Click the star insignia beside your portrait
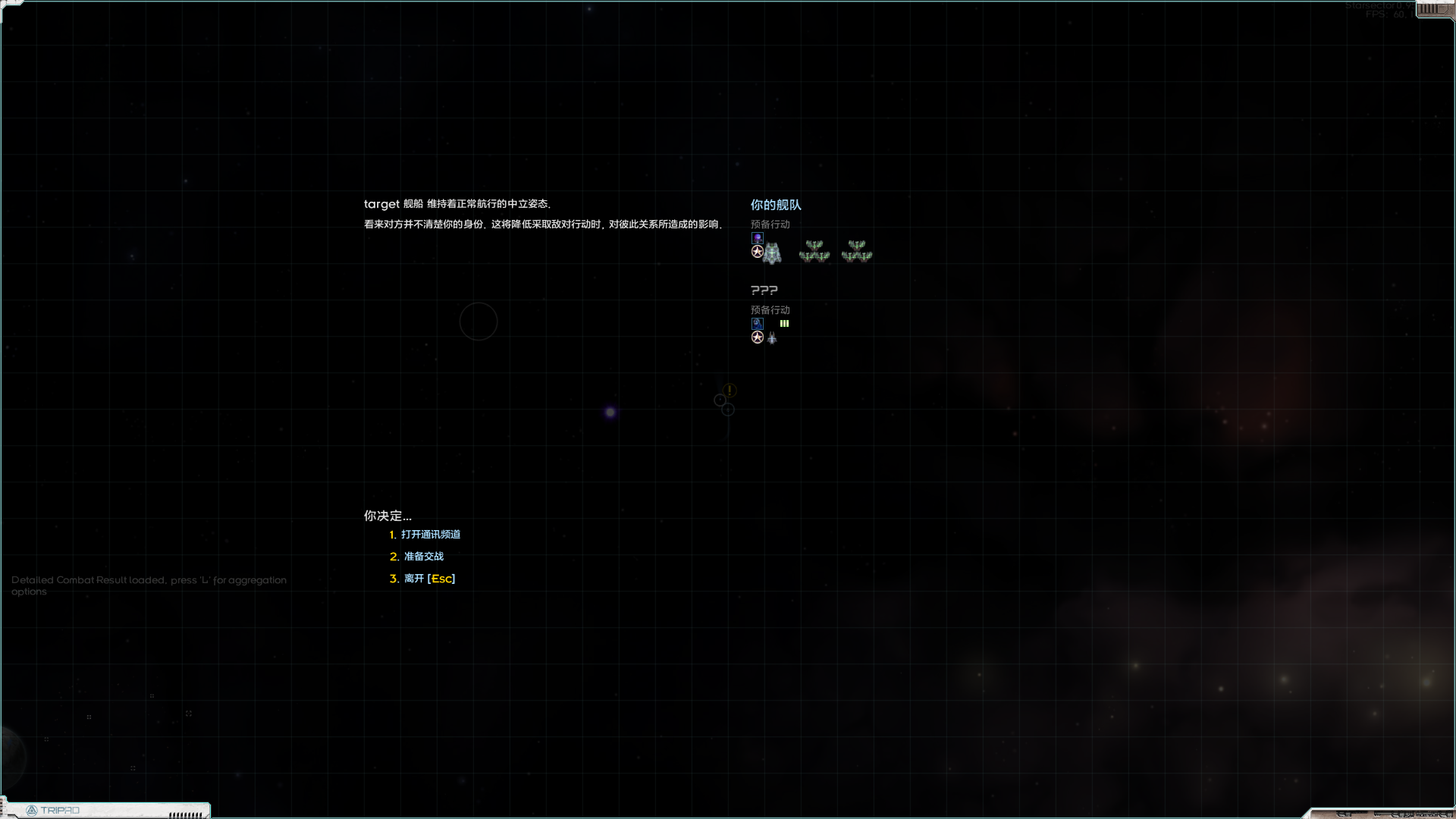The width and height of the screenshot is (1456, 819). coord(757,251)
